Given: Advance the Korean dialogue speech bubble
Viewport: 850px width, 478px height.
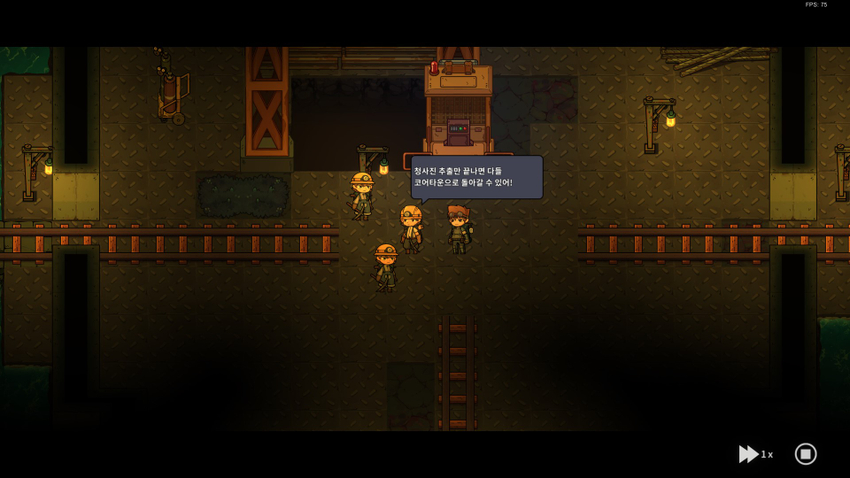Looking at the screenshot, I should click(476, 177).
